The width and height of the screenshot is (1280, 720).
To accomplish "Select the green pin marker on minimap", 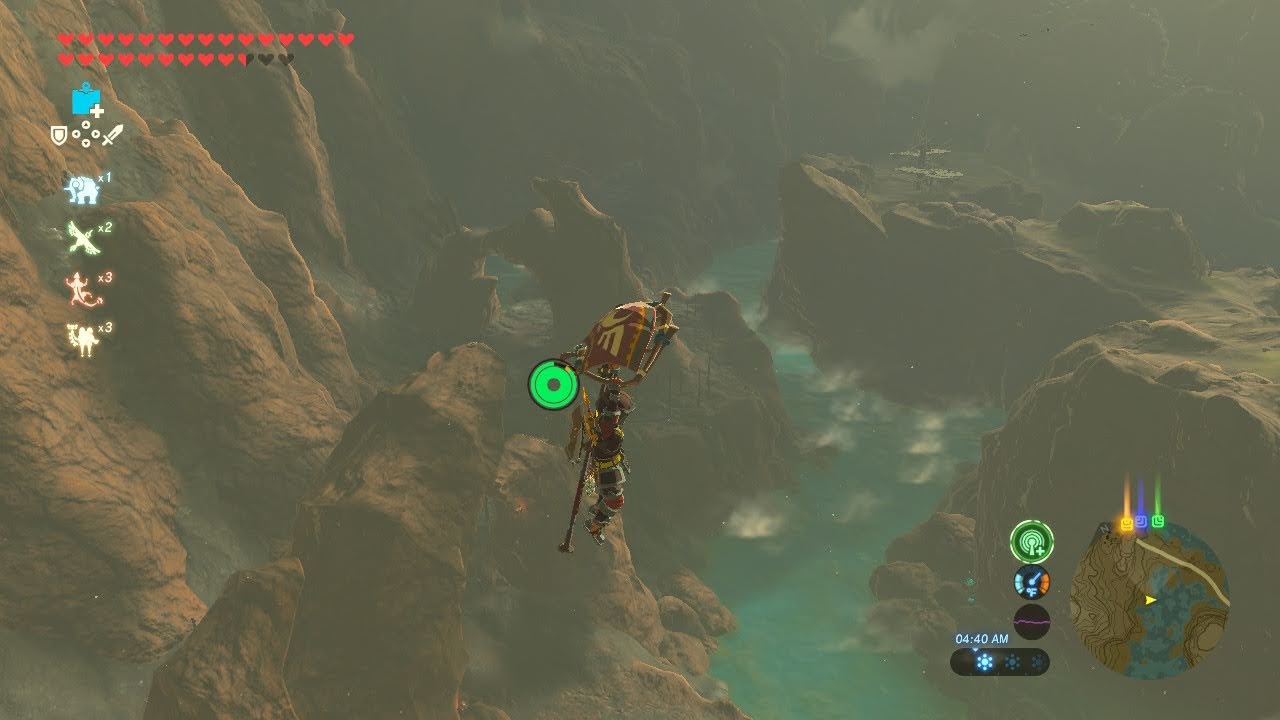I will [1158, 521].
